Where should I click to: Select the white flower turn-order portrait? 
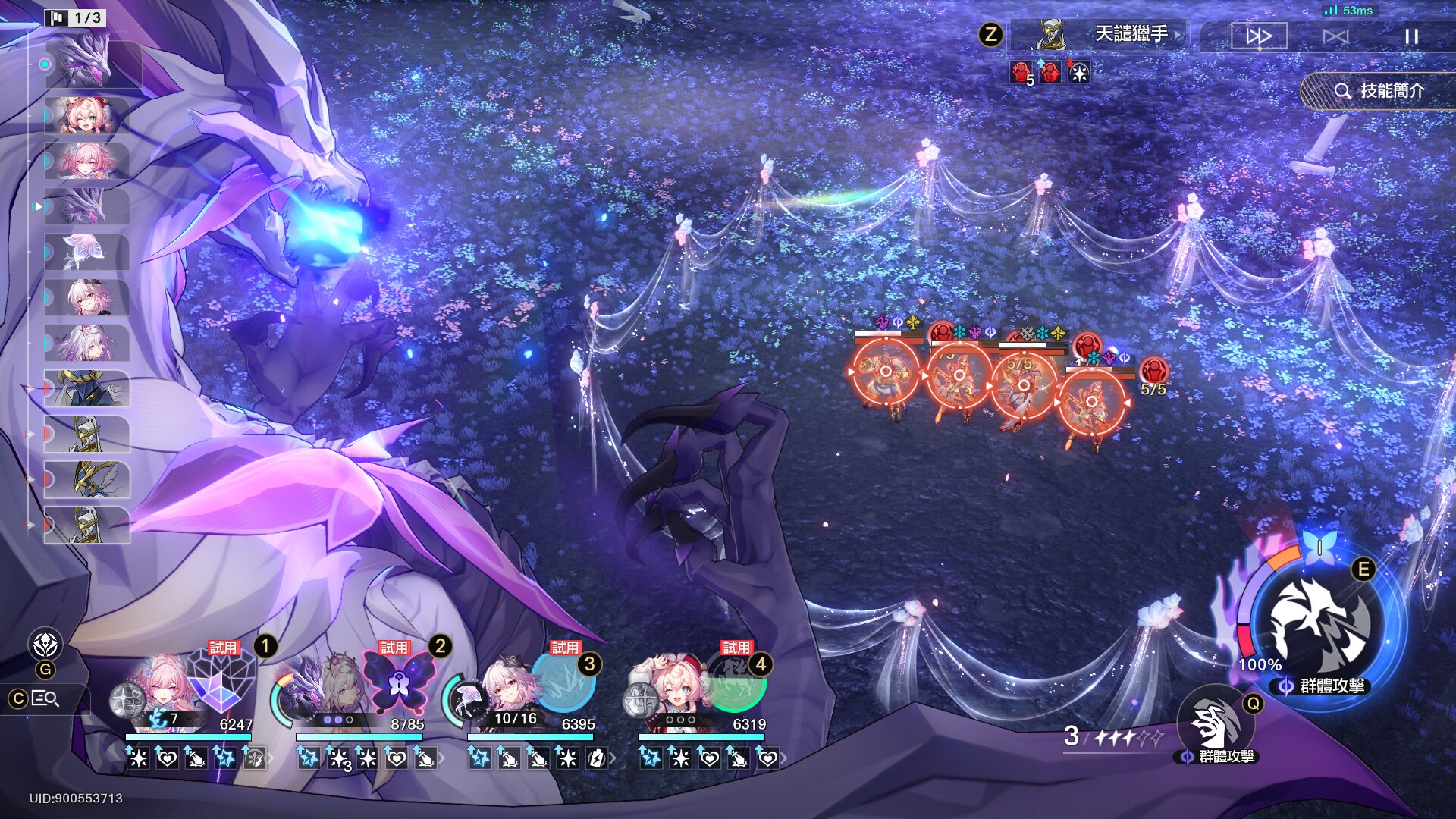87,252
